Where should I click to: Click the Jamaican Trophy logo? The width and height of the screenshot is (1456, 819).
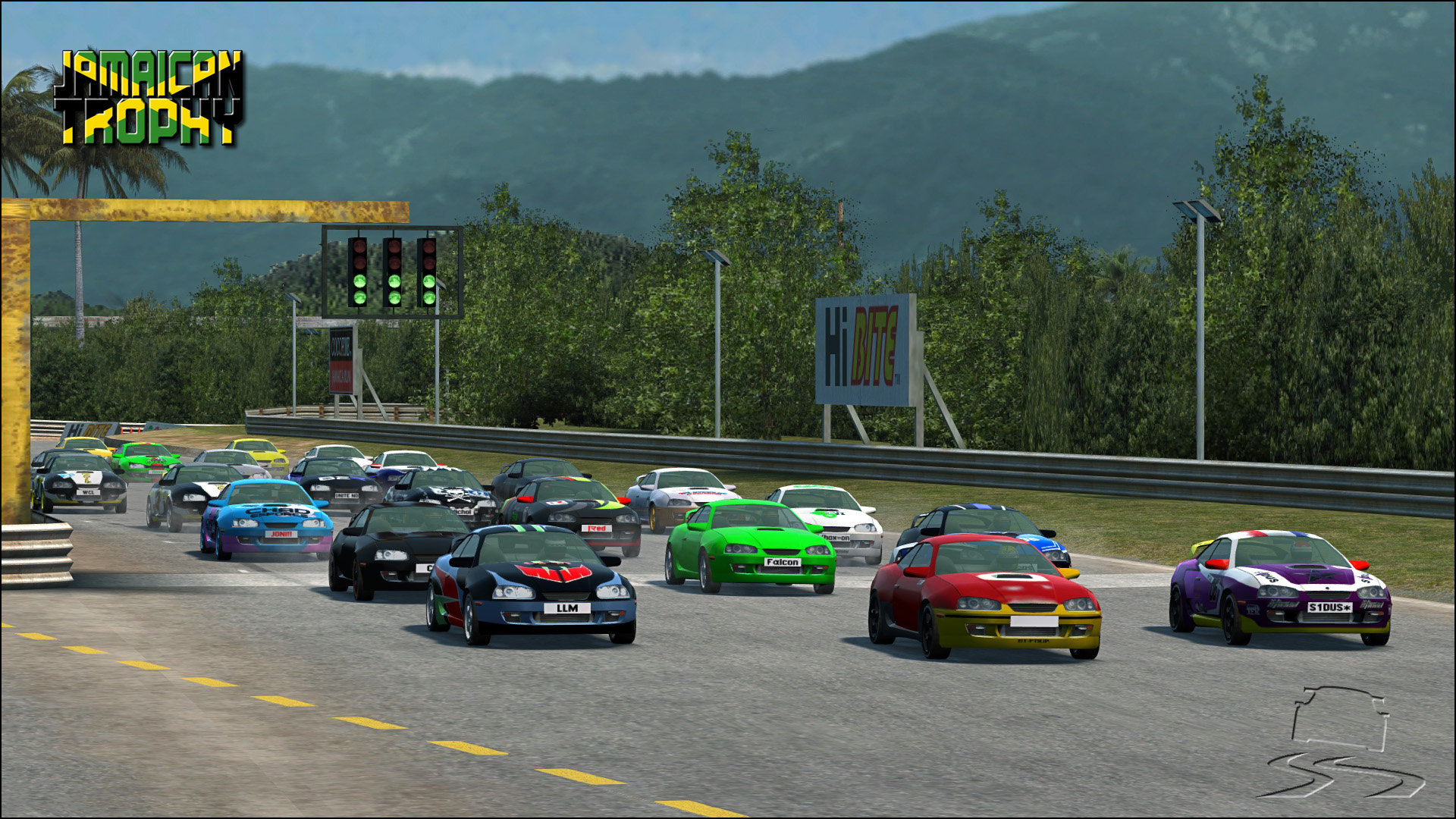[x=149, y=97]
